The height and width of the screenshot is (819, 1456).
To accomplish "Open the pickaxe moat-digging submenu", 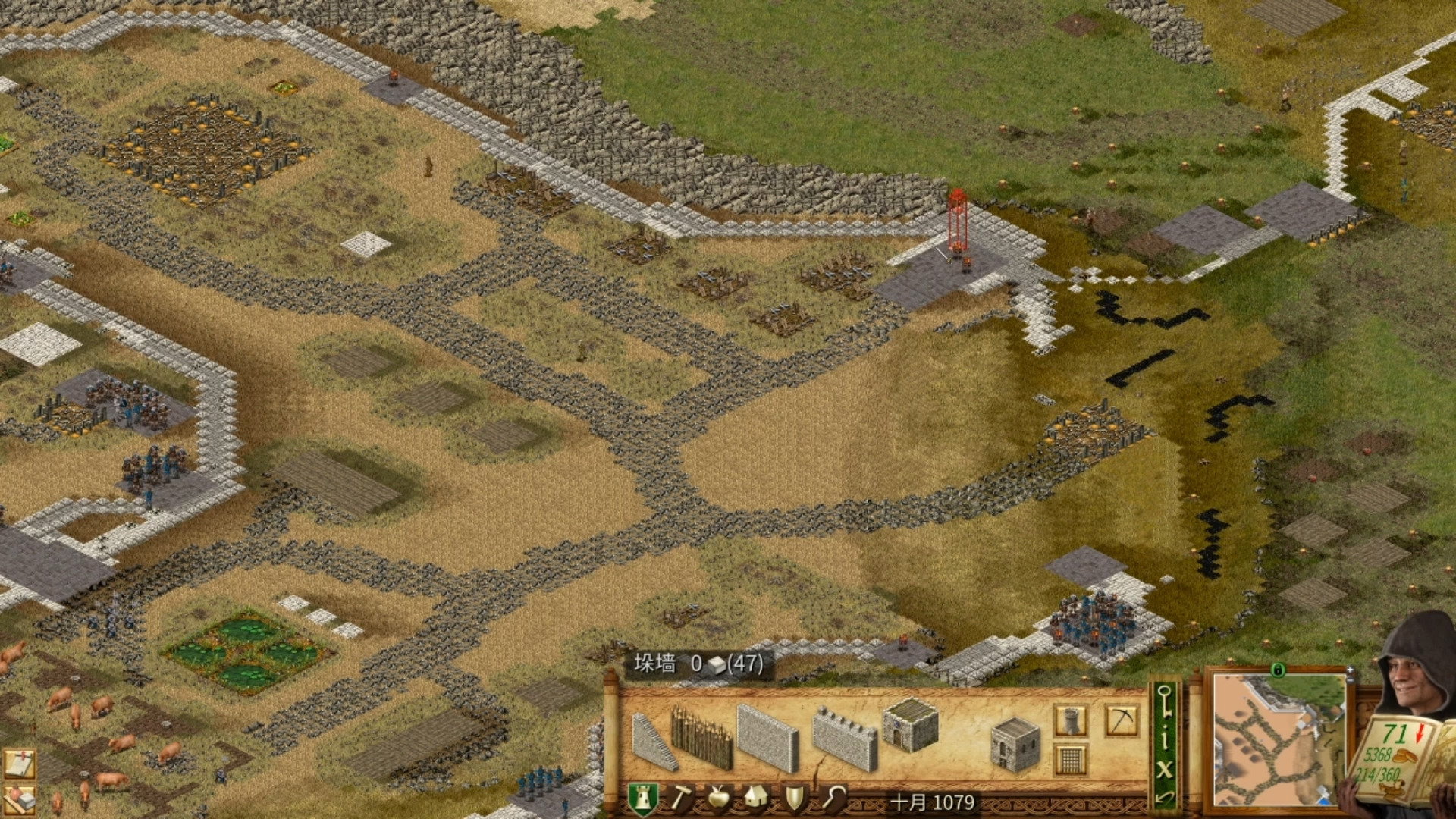I will click(1121, 720).
